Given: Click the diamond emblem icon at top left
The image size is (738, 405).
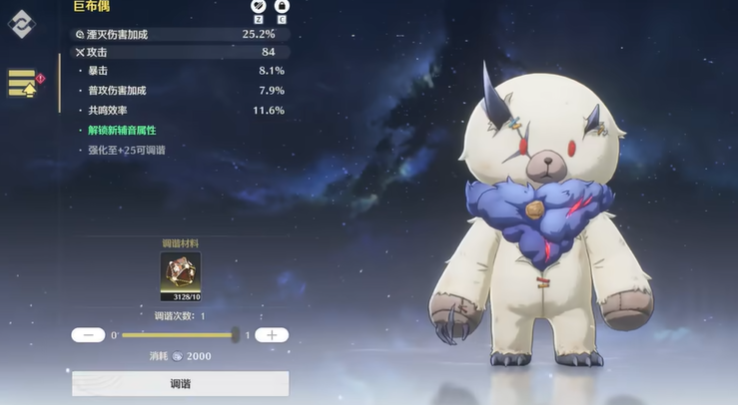Looking at the screenshot, I should 21,24.
